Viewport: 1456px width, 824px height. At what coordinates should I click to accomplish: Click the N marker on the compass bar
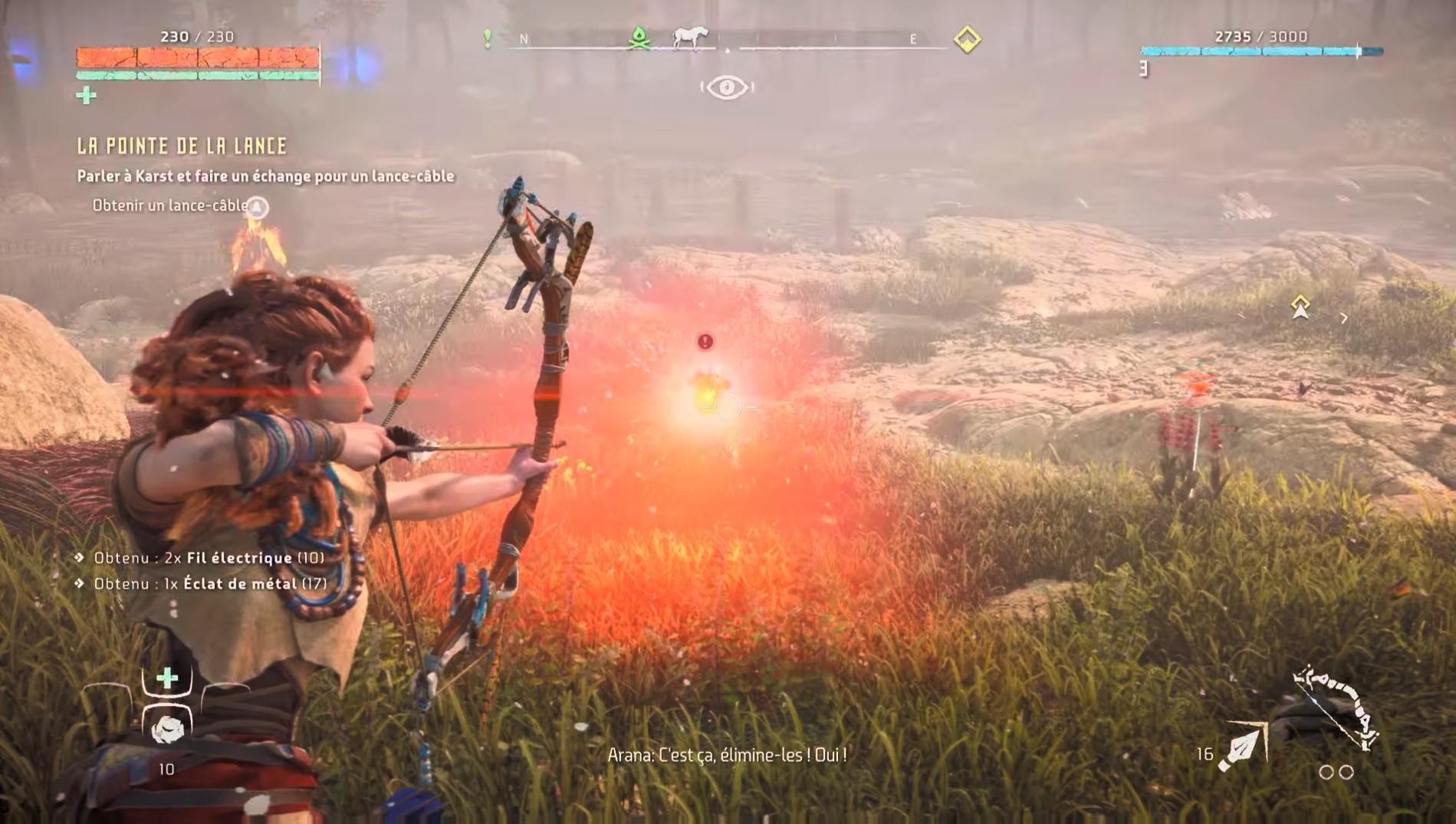click(524, 36)
